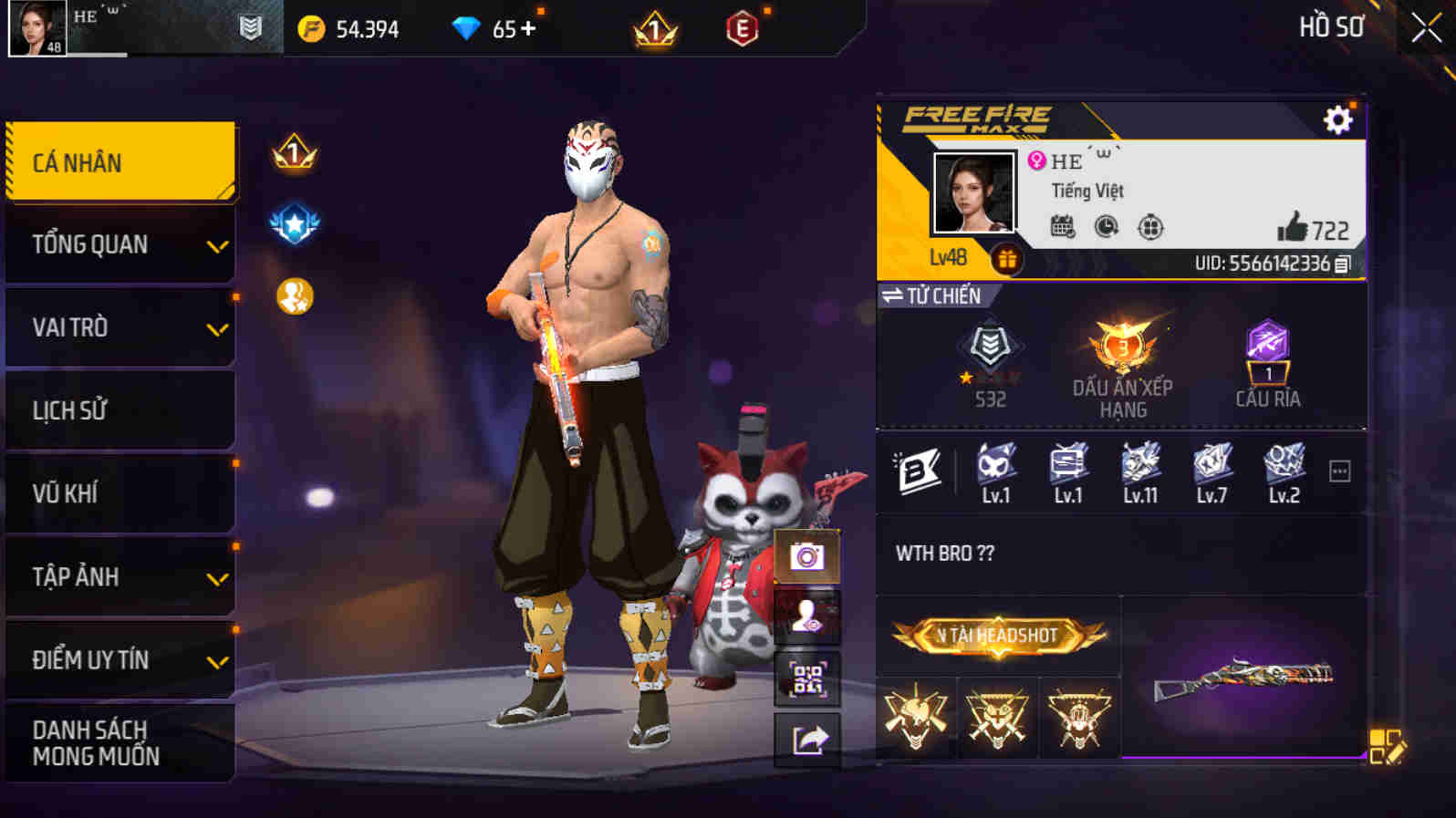
Task: Expand the TỔNG QUAN section
Action: pos(119,243)
